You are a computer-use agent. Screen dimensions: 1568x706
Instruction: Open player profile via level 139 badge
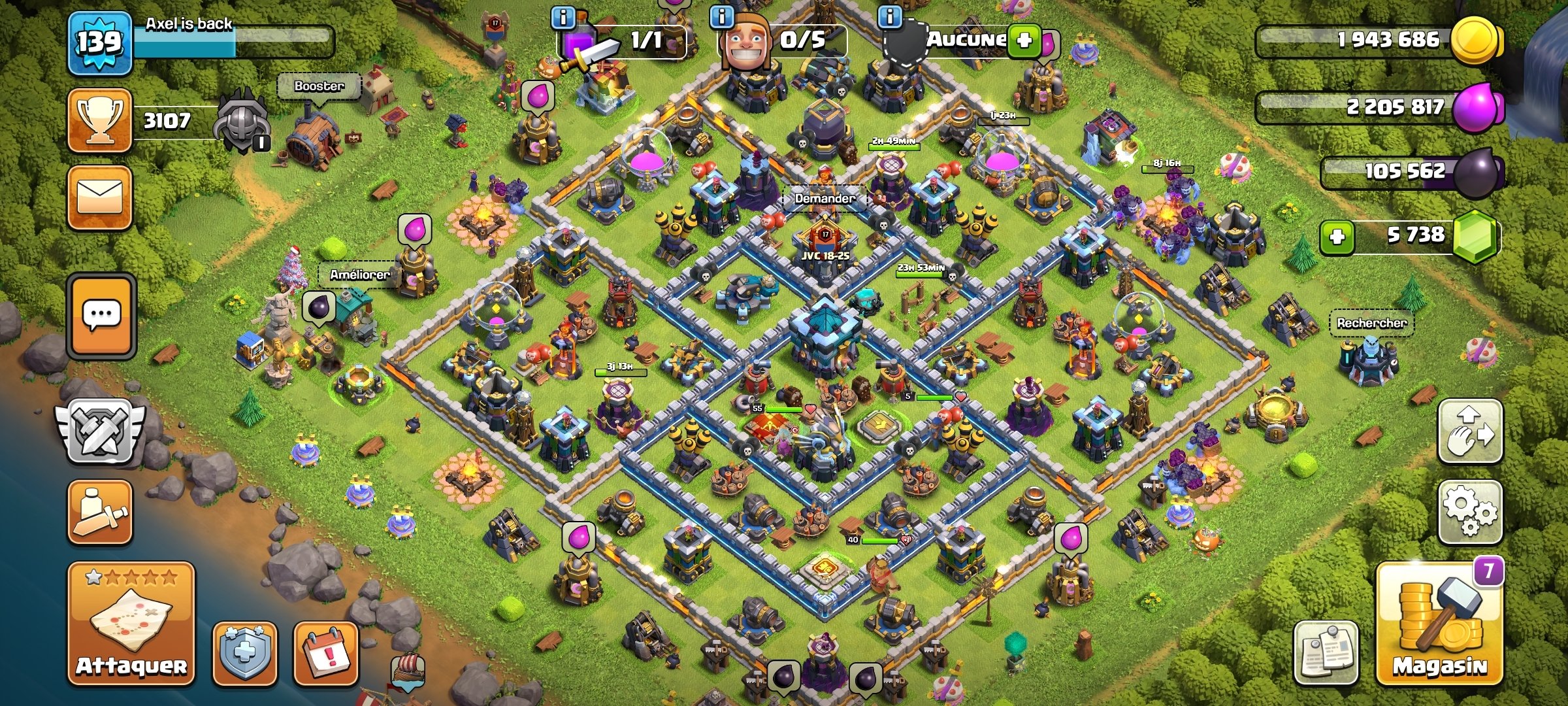[100, 42]
